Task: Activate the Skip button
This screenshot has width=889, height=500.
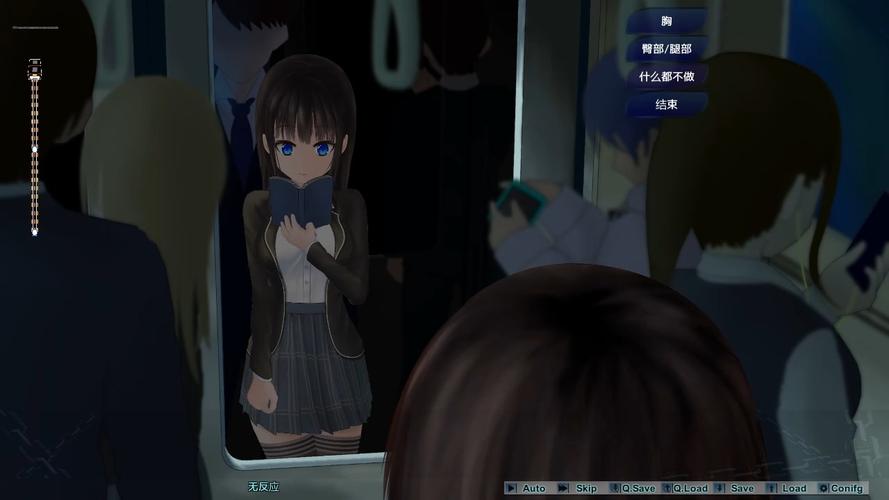Action: [586, 488]
